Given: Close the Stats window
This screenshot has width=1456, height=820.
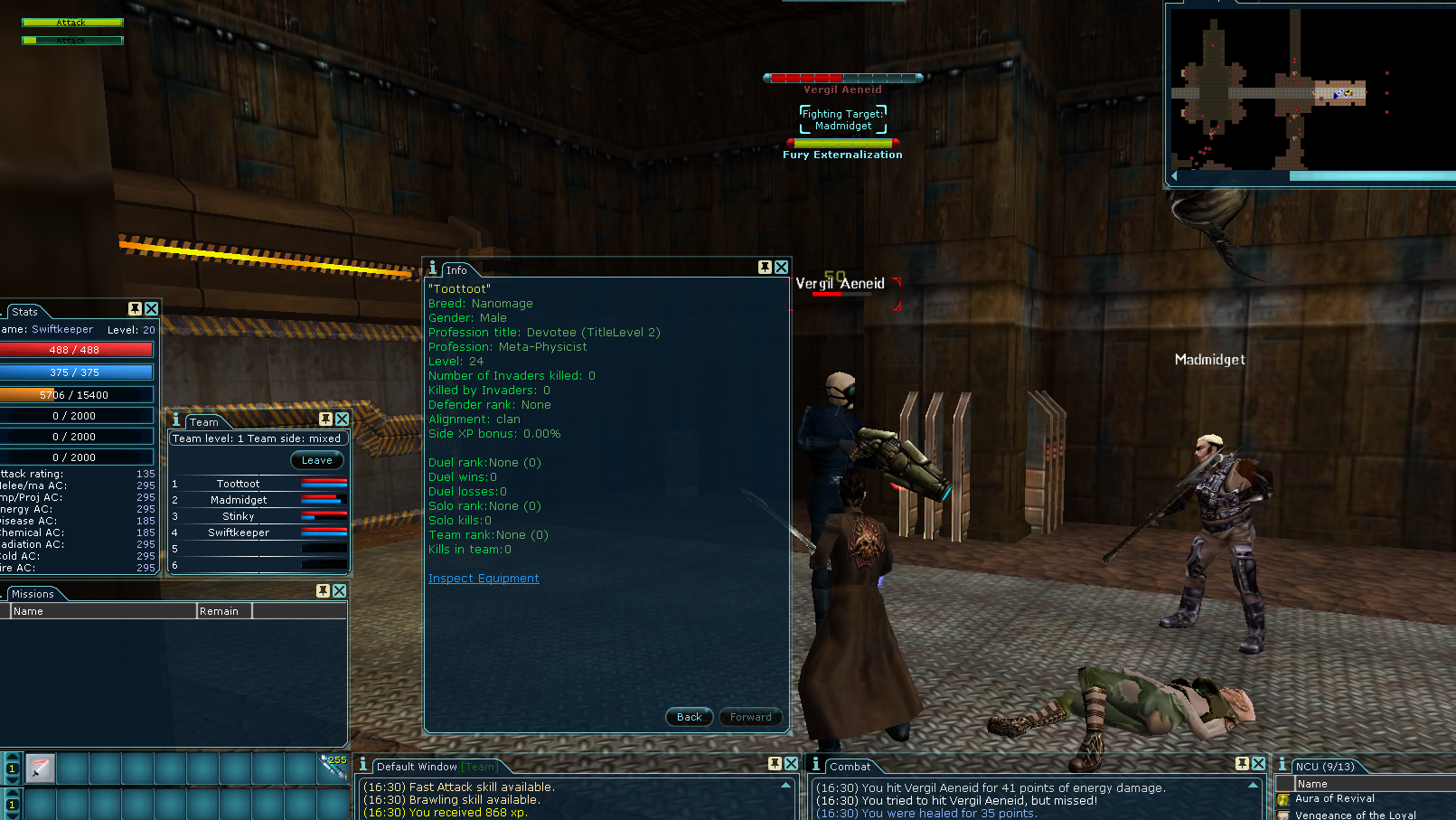Looking at the screenshot, I should tap(151, 309).
